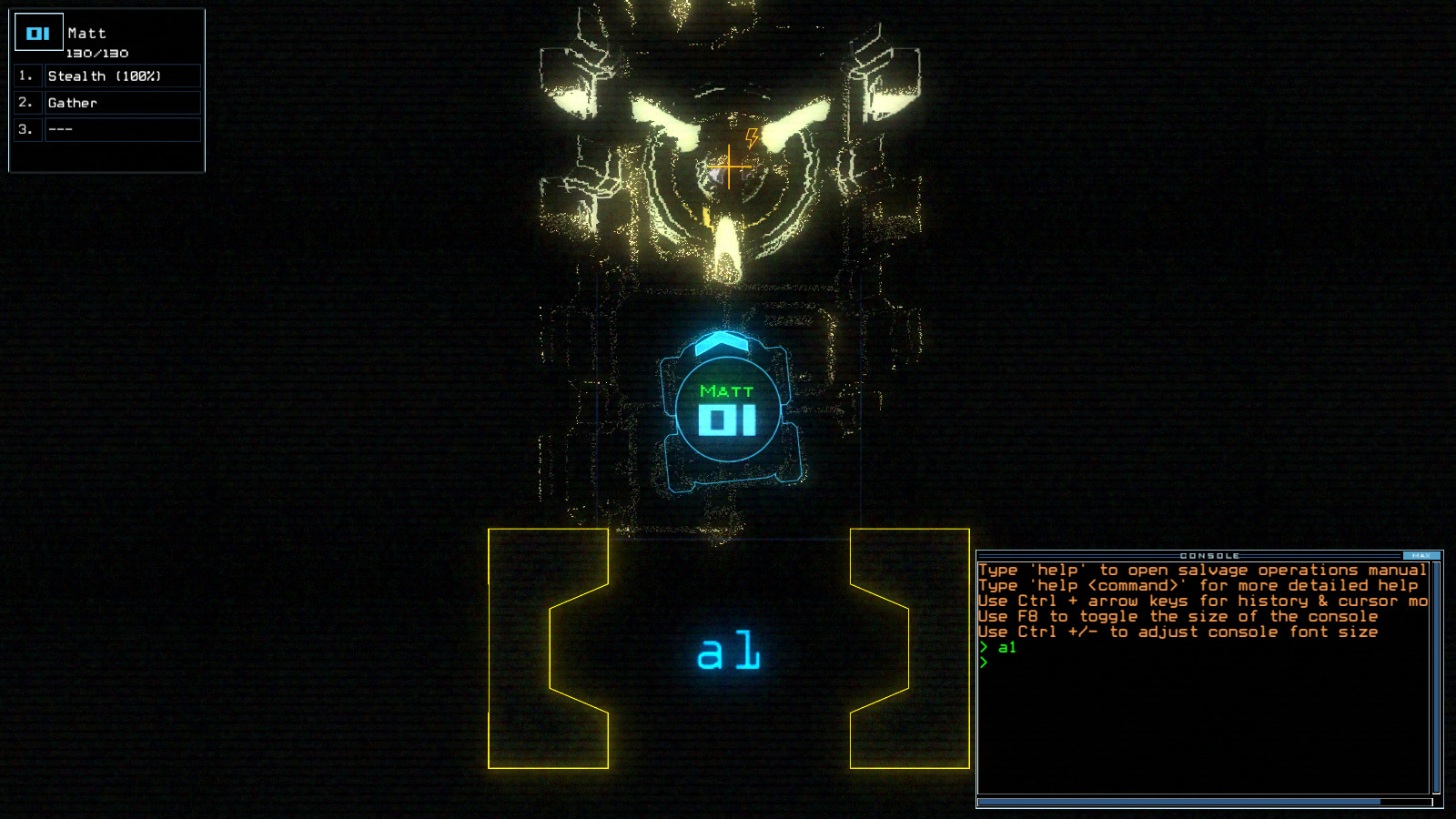Screen dimensions: 1456x819
Task: Click the blue 01 badge on the robot
Action: (x=726, y=420)
